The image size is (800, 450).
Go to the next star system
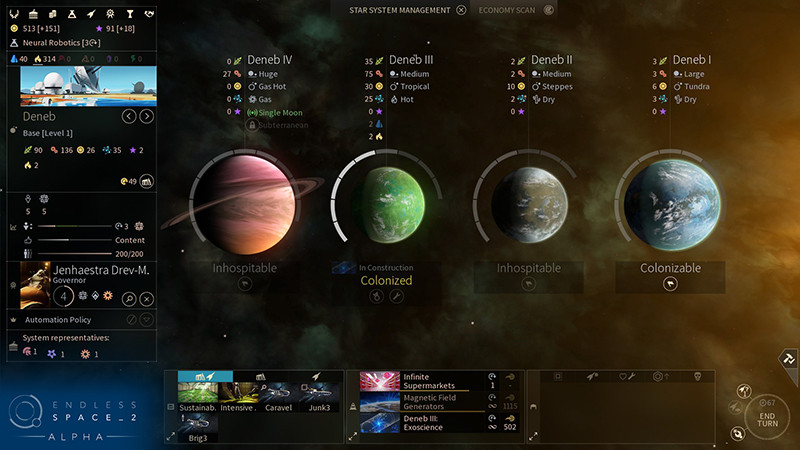147,117
